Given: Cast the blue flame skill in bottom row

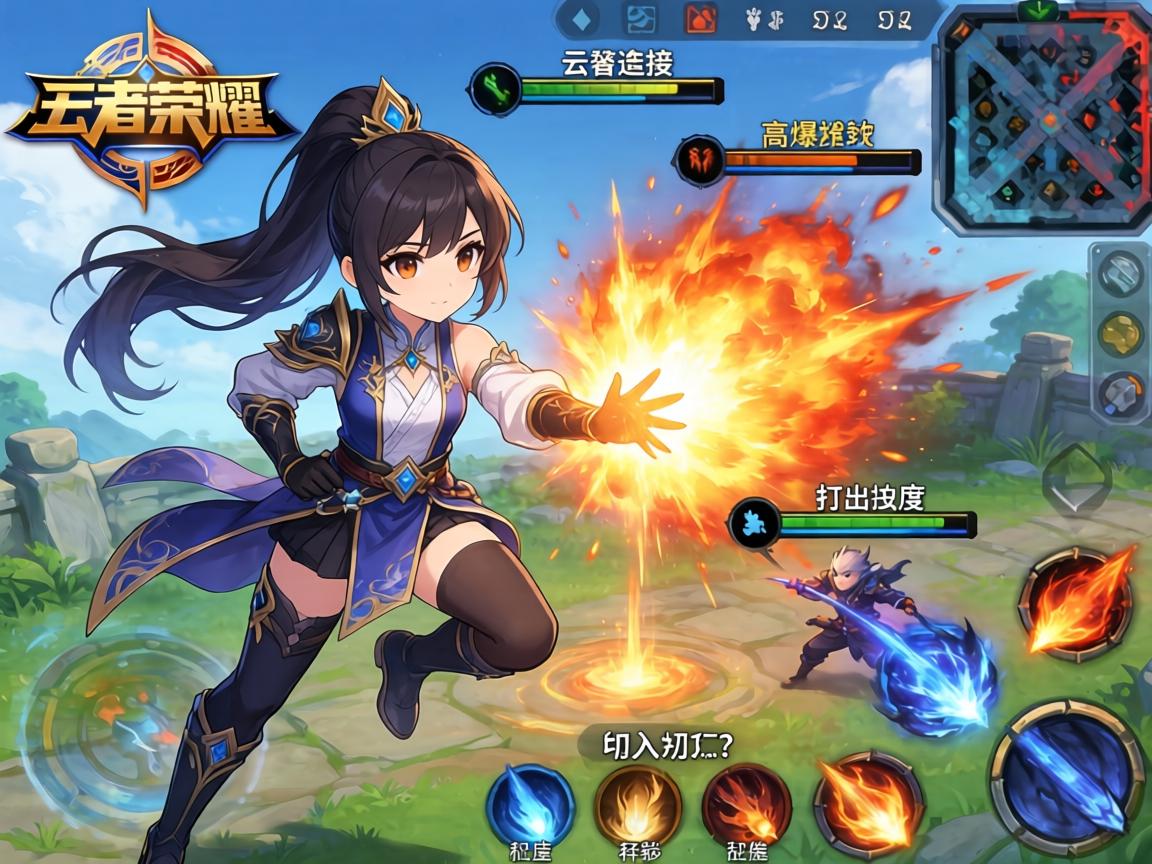Looking at the screenshot, I should (x=529, y=805).
